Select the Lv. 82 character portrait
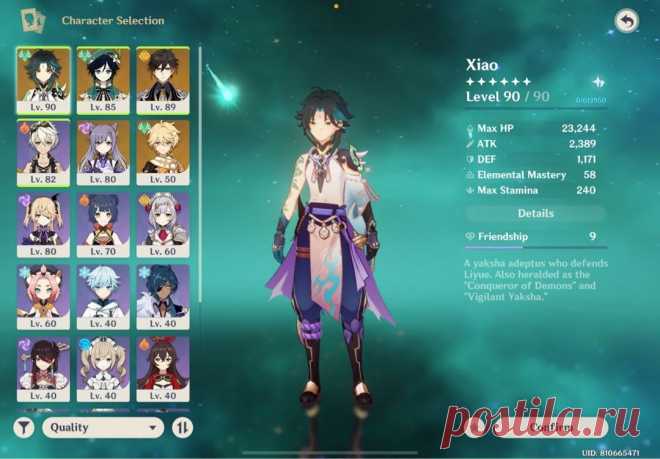Viewport: 660px width, 459px height. pyautogui.click(x=43, y=152)
